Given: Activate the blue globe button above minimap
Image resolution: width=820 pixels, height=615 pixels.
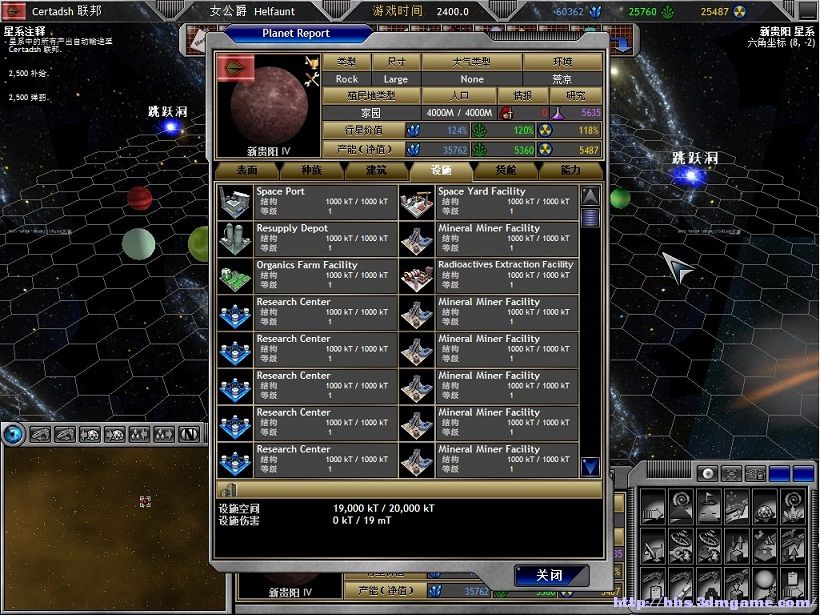Looking at the screenshot, I should [14, 434].
